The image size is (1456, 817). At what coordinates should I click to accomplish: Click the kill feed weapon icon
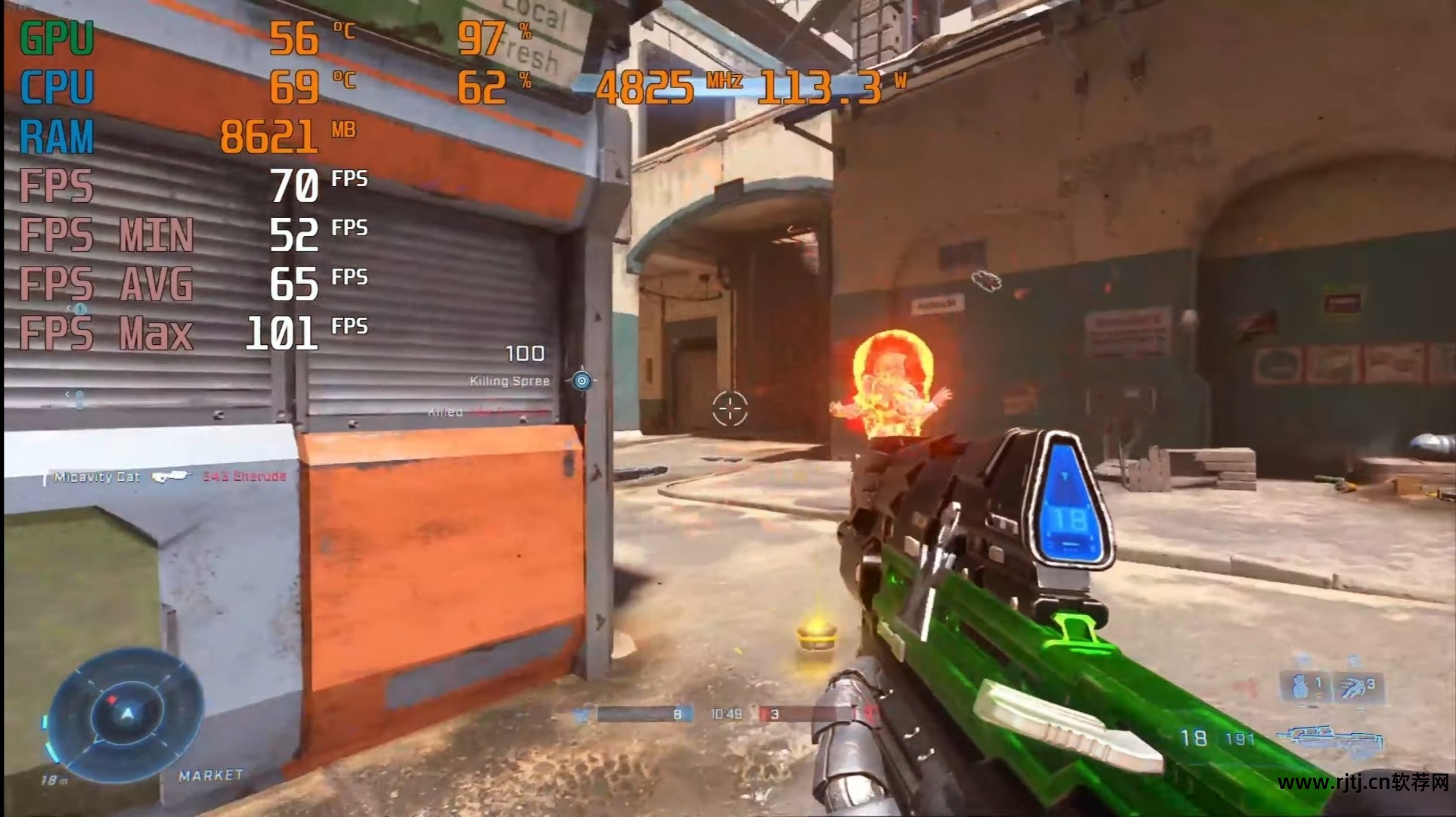(170, 477)
